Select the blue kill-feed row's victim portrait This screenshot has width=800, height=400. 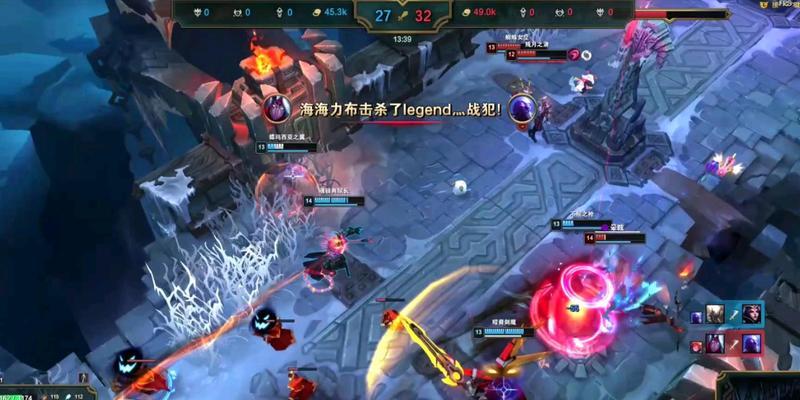751,315
